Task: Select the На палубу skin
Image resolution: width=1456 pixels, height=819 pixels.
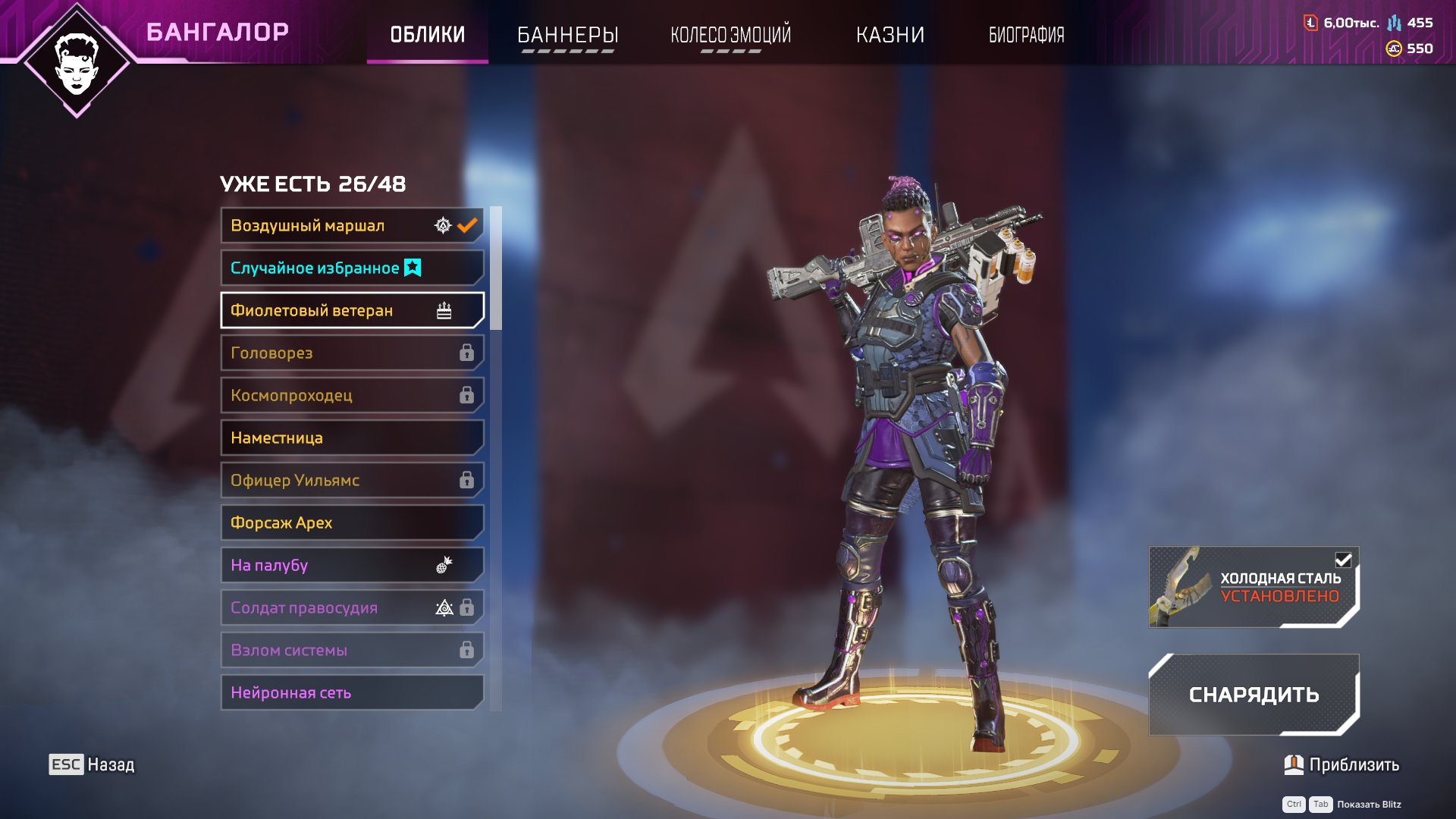Action: pos(352,565)
